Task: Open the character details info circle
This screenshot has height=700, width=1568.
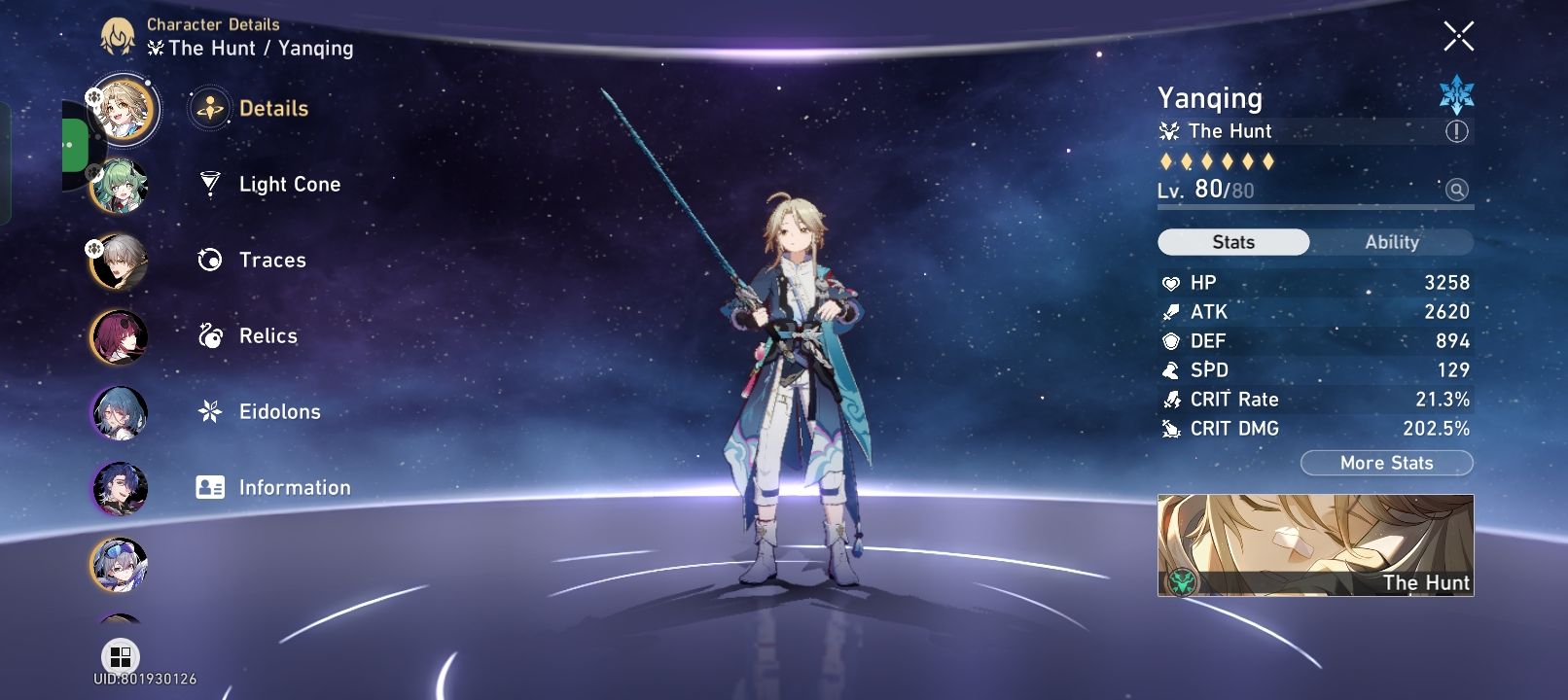Action: click(x=1459, y=131)
